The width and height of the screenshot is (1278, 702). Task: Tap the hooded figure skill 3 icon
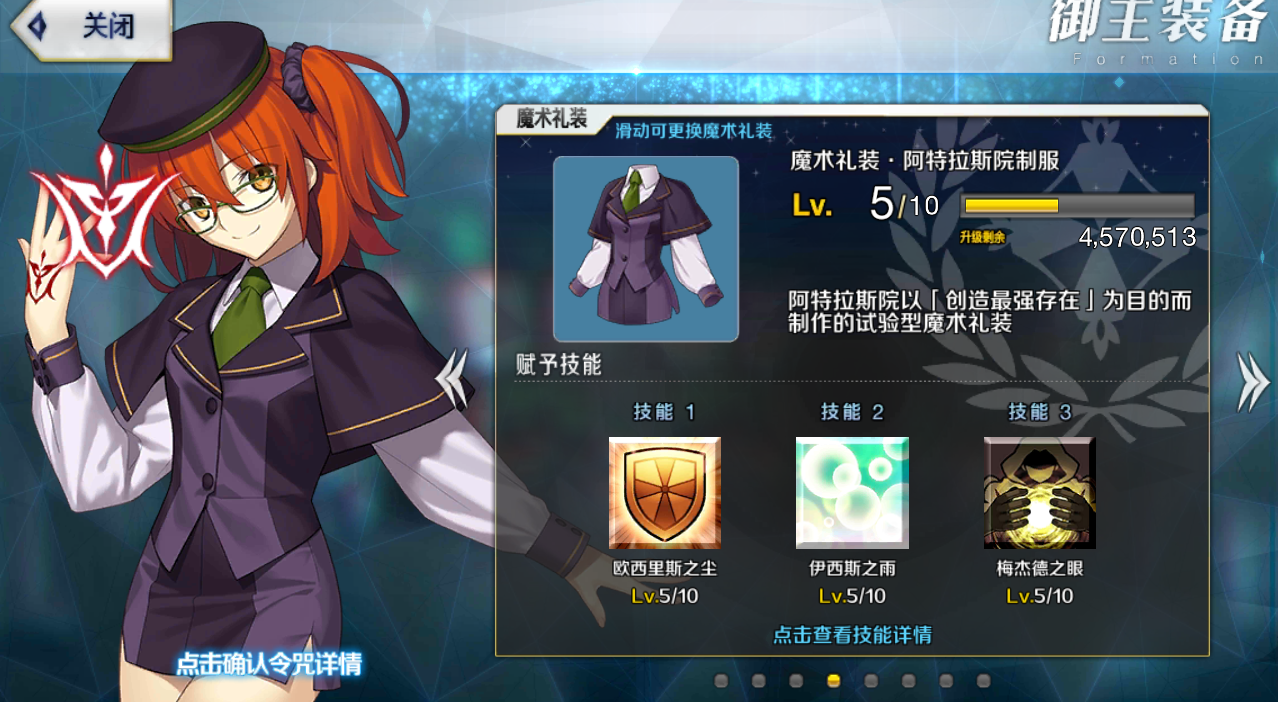pos(1040,493)
